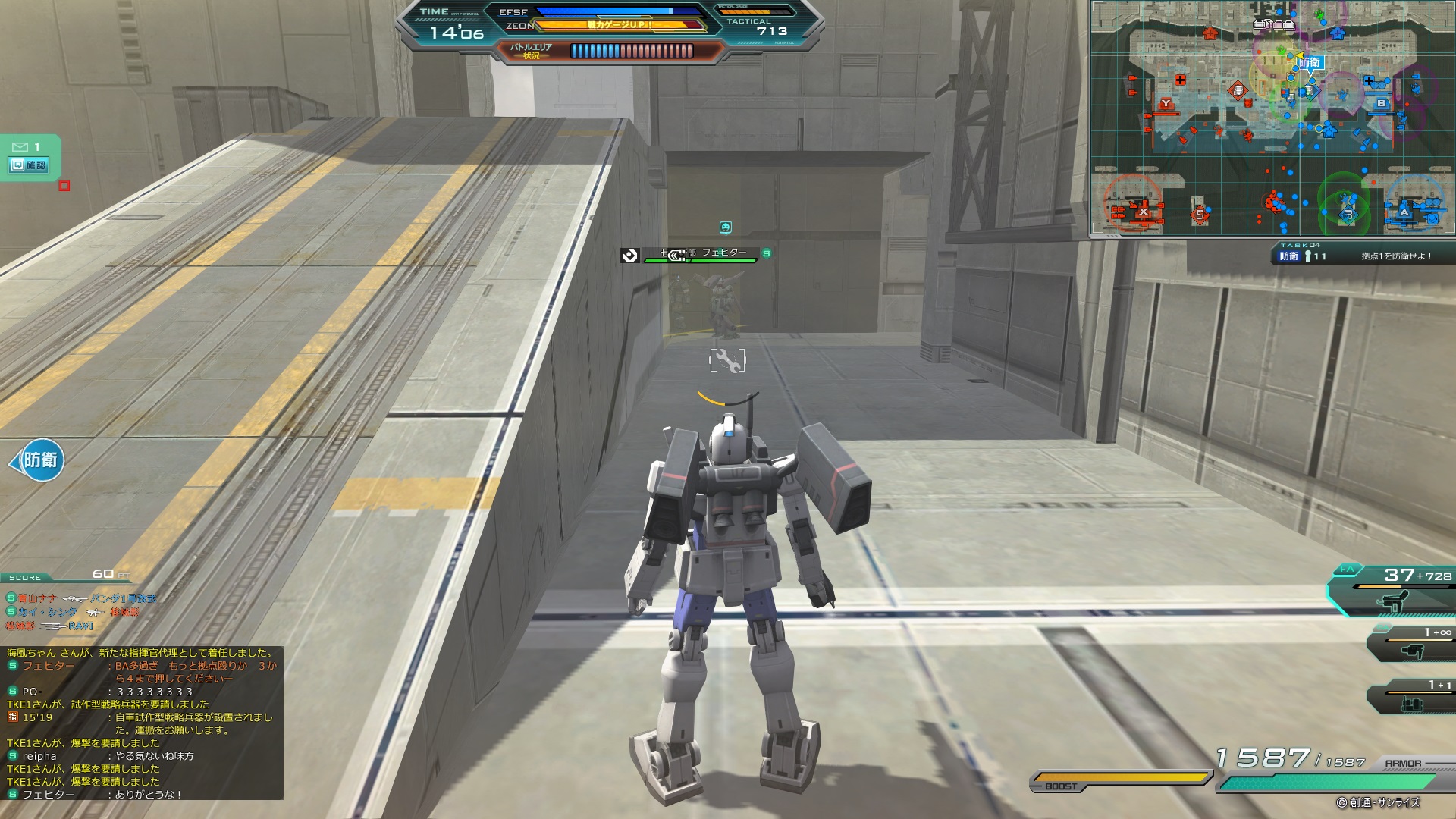The height and width of the screenshot is (819, 1456).
Task: Click enemy base marker X on the minimap
Action: click(x=1143, y=212)
